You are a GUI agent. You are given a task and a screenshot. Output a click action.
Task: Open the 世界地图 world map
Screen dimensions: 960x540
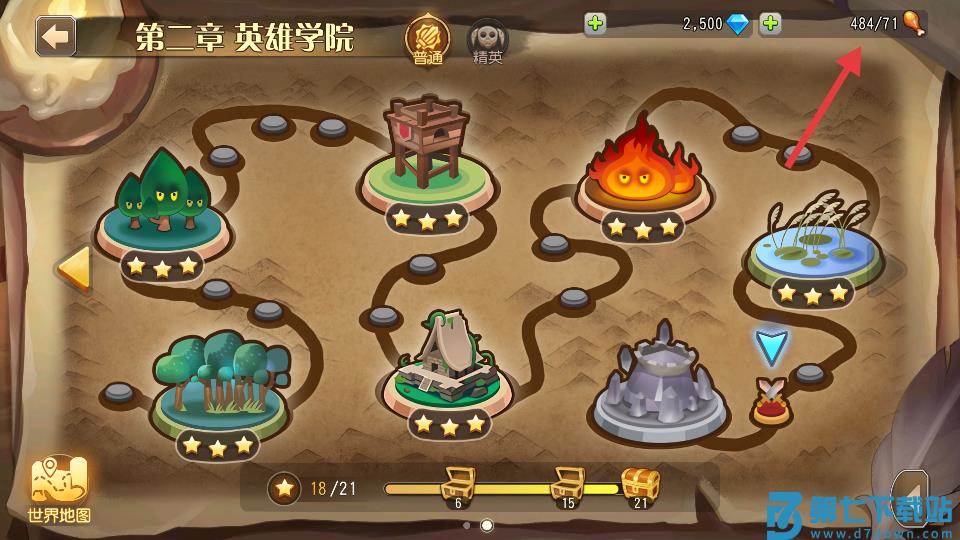point(60,490)
